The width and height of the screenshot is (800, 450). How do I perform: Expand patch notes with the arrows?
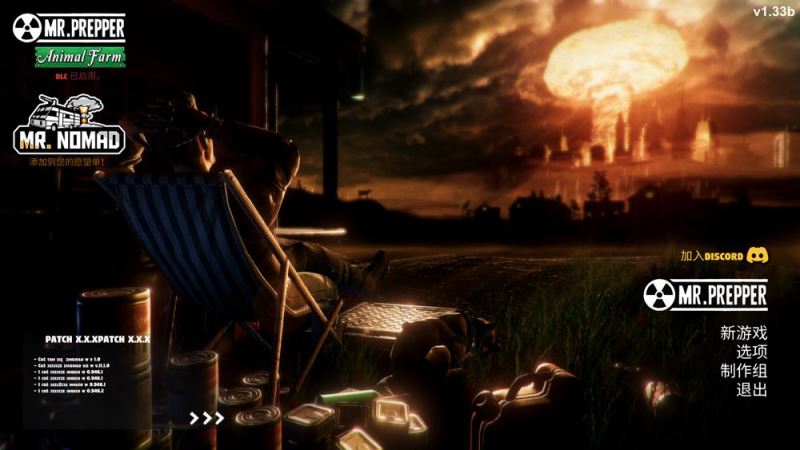(207, 417)
